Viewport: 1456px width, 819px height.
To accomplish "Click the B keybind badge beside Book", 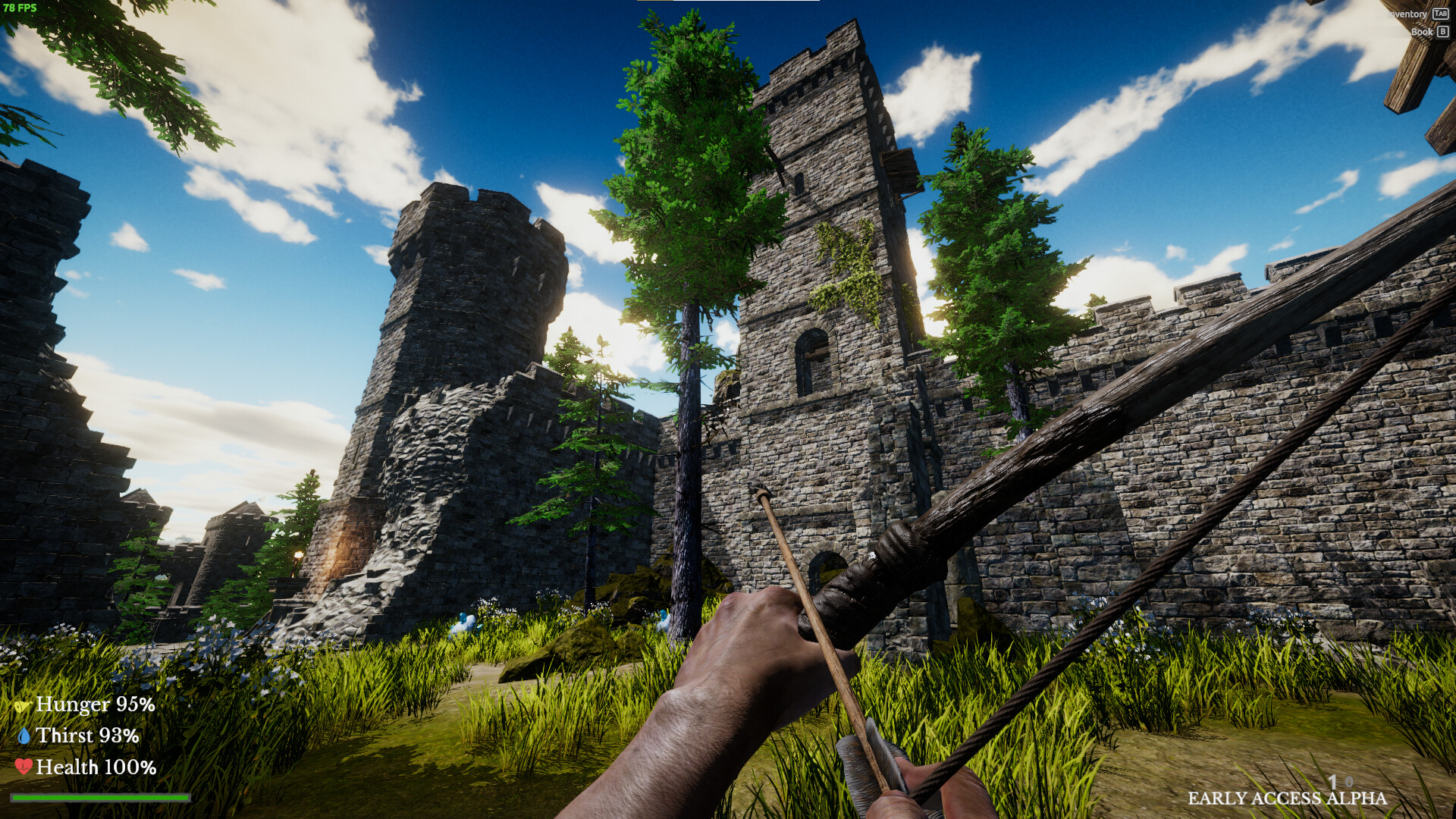I will tap(1442, 32).
